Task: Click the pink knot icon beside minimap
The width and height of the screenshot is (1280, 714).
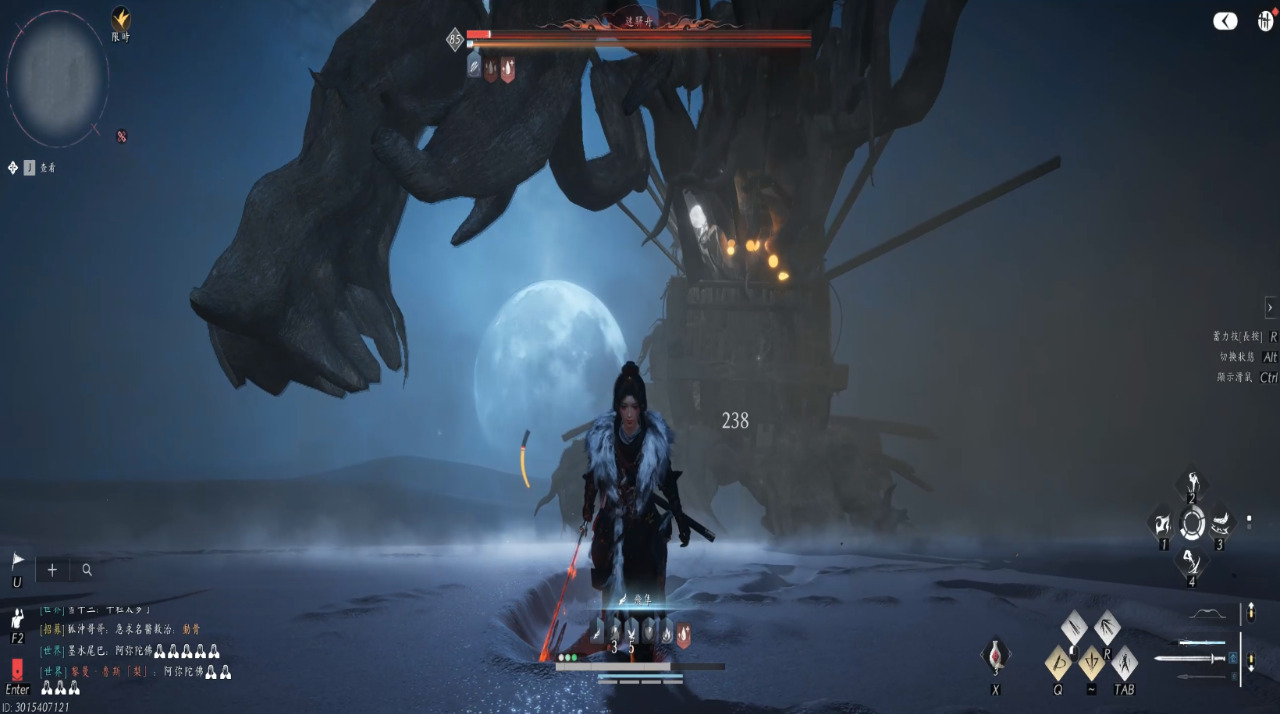Action: point(121,136)
